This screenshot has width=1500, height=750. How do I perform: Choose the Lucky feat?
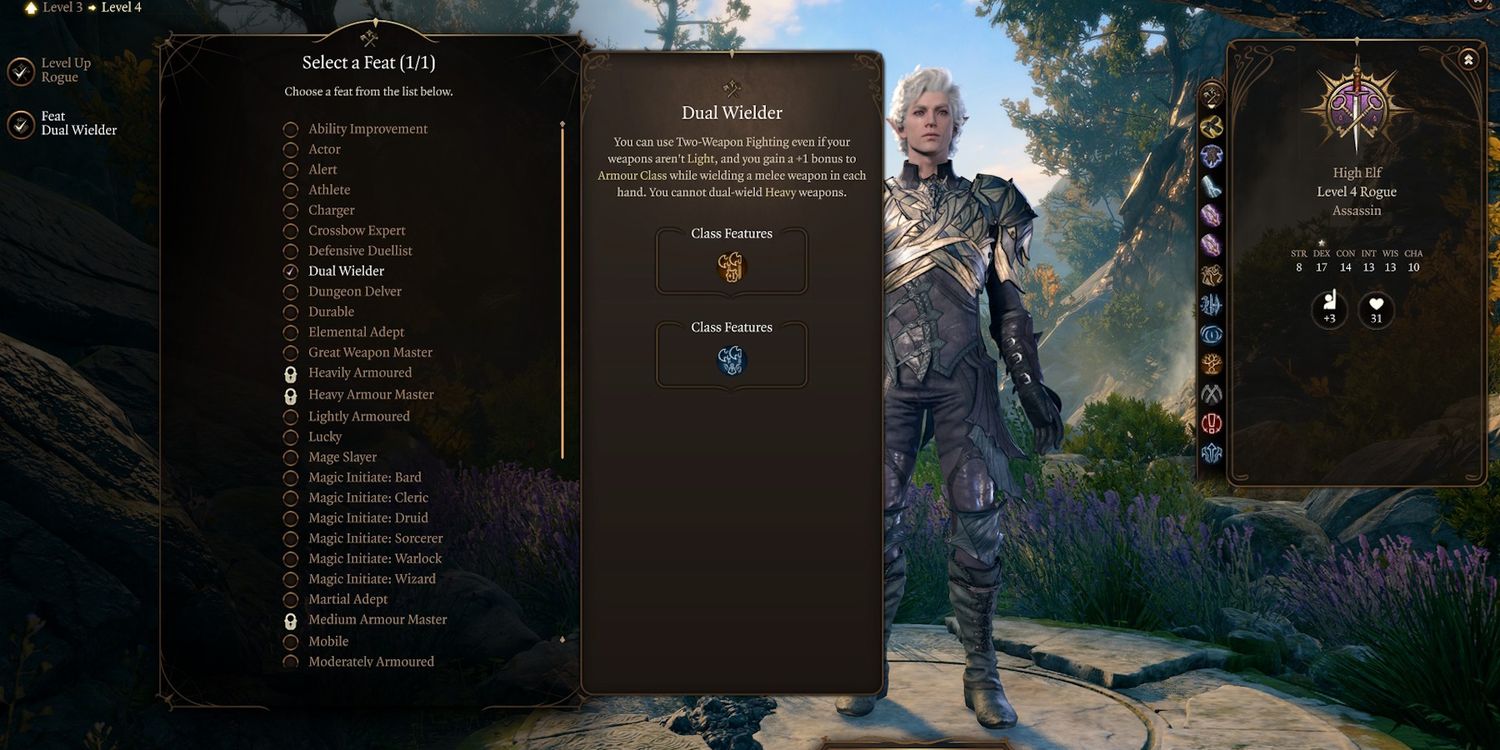point(325,437)
